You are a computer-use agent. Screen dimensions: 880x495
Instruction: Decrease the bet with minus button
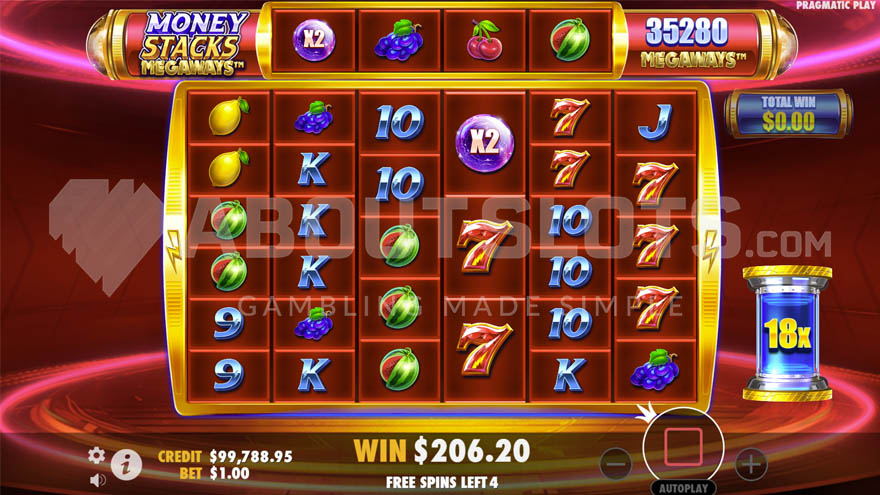click(616, 463)
